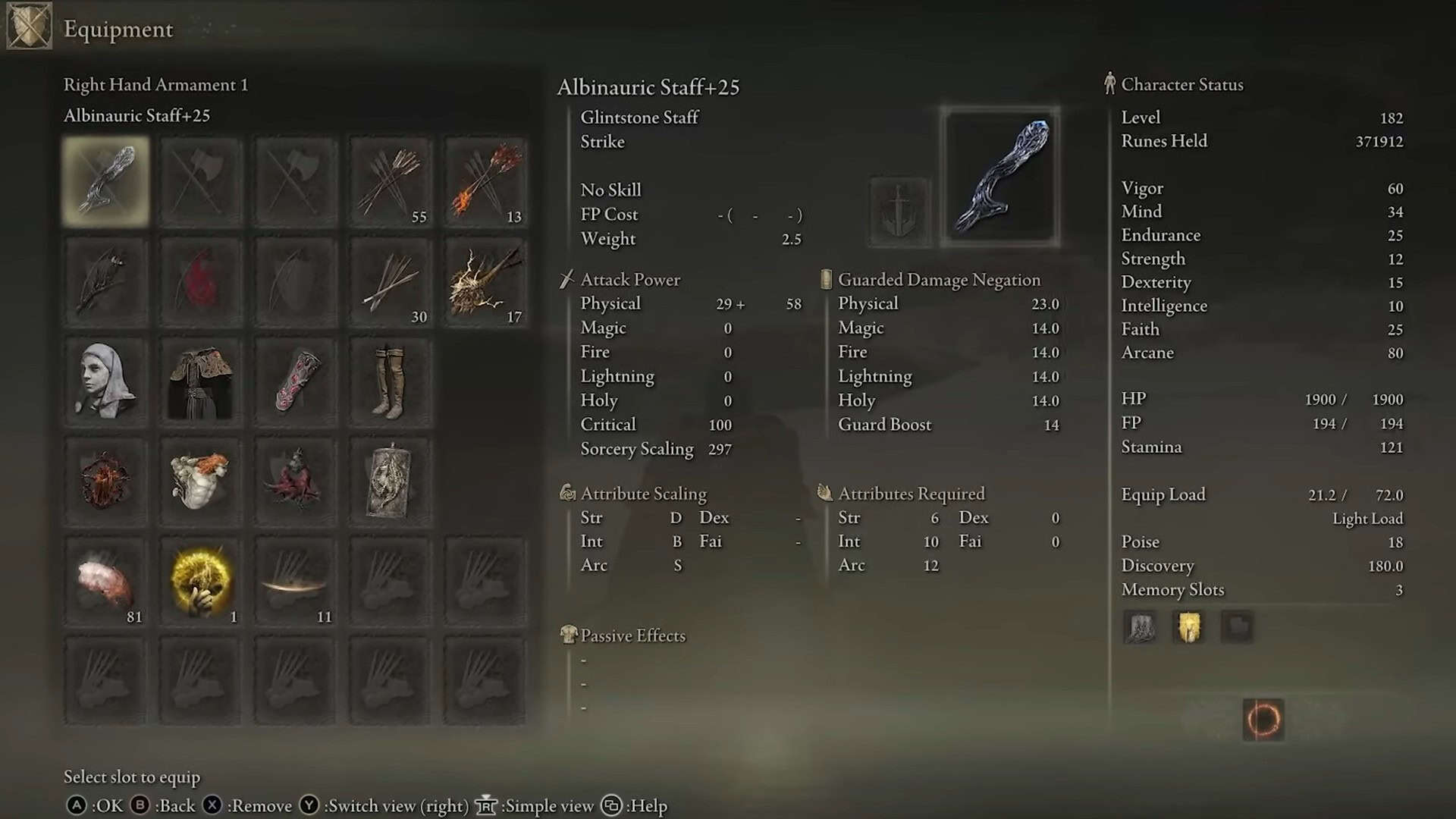Switch to Simple view from the bottom bar
Screen dimensions: 1456x819
point(548,805)
